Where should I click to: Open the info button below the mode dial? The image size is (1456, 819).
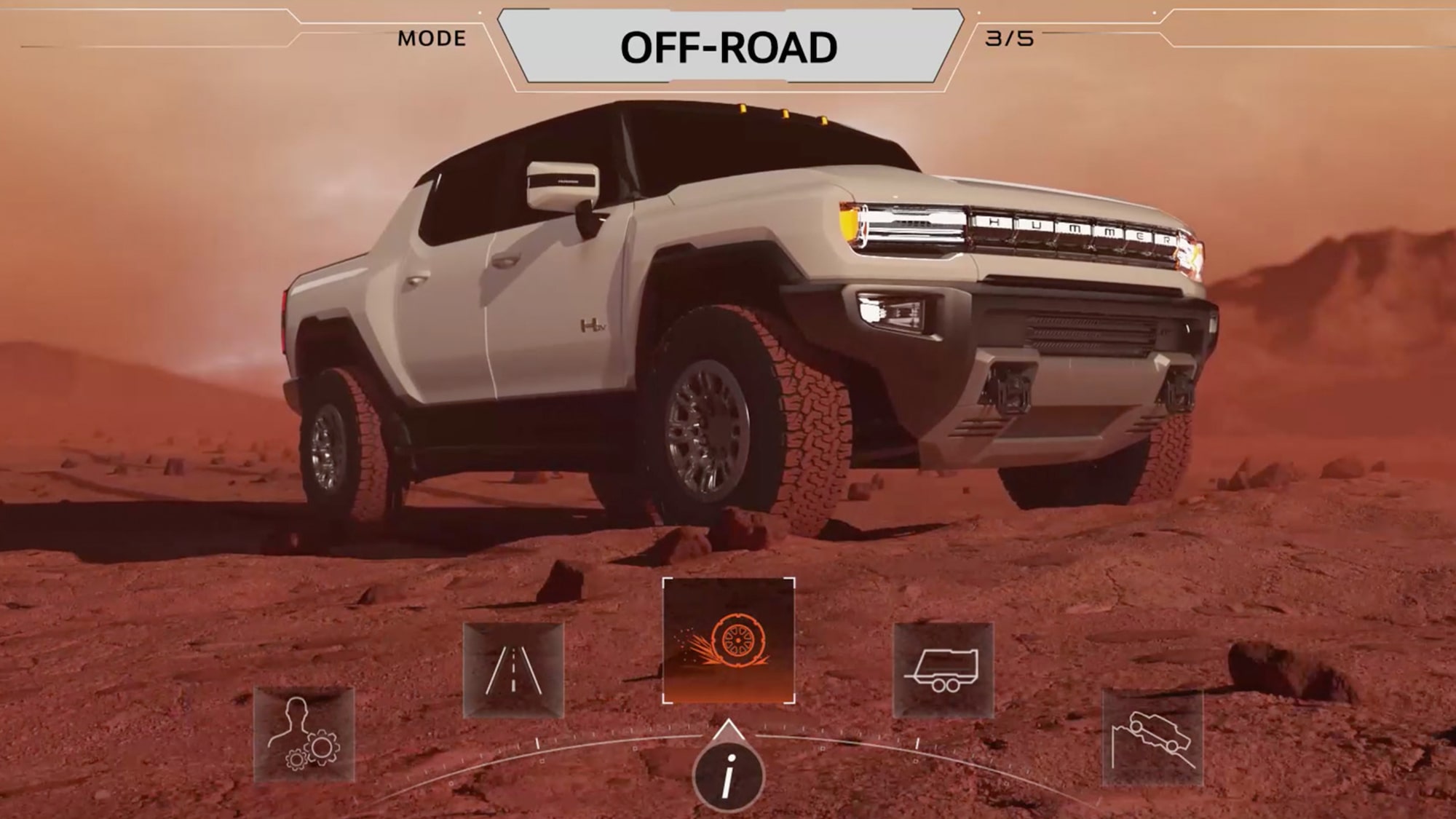728,777
